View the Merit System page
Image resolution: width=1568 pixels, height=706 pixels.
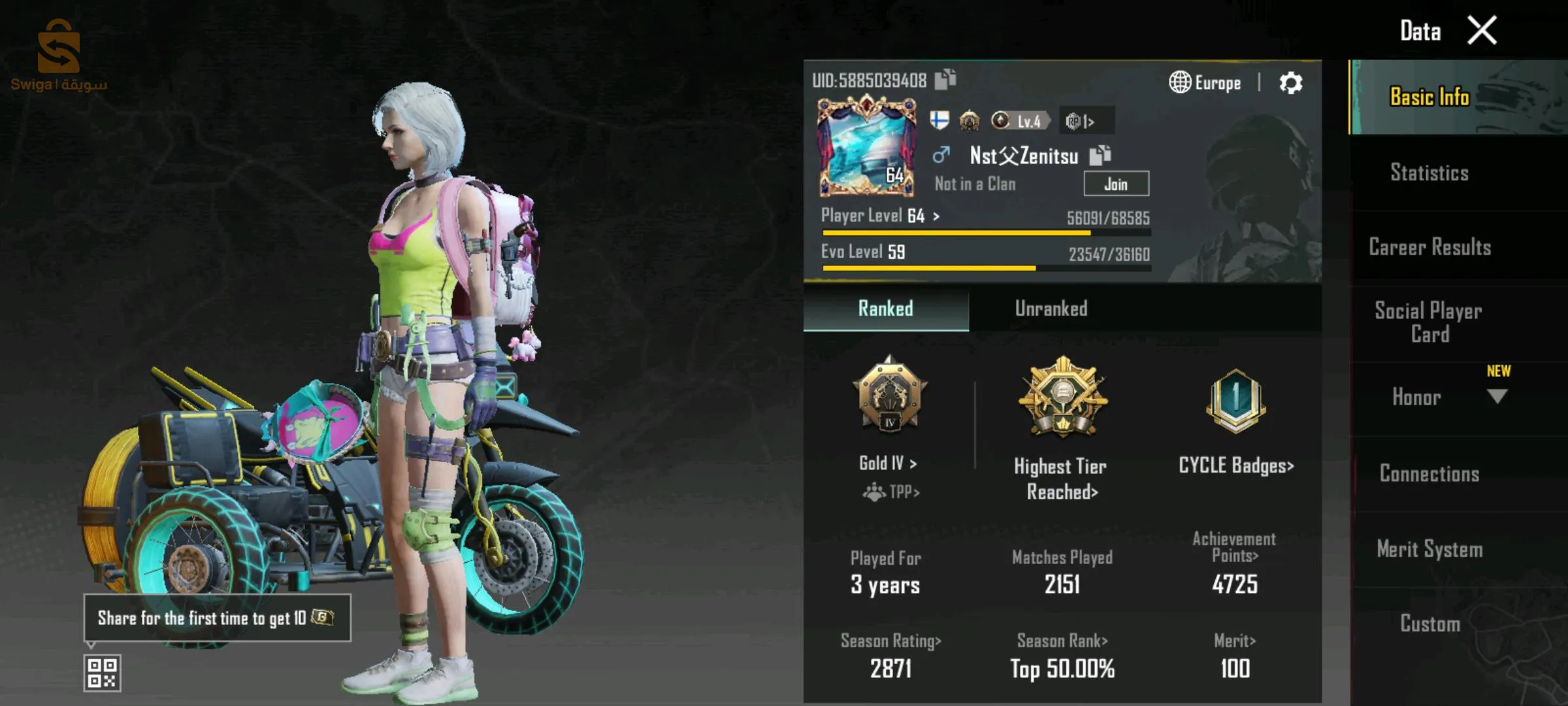pyautogui.click(x=1429, y=549)
